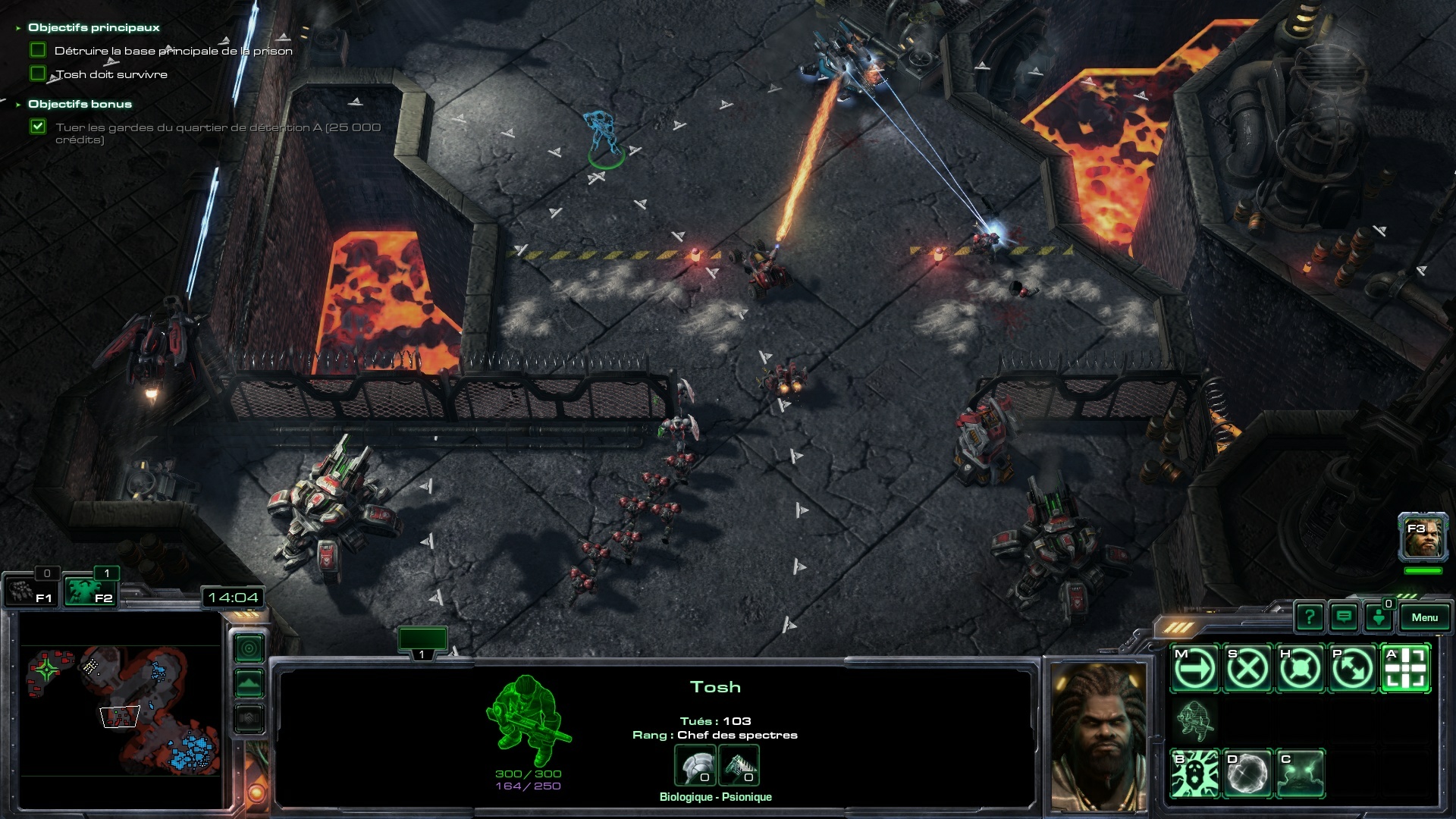This screenshot has width=1456, height=819.
Task: Use the sphere ability with hotkey D
Action: coord(1247,774)
